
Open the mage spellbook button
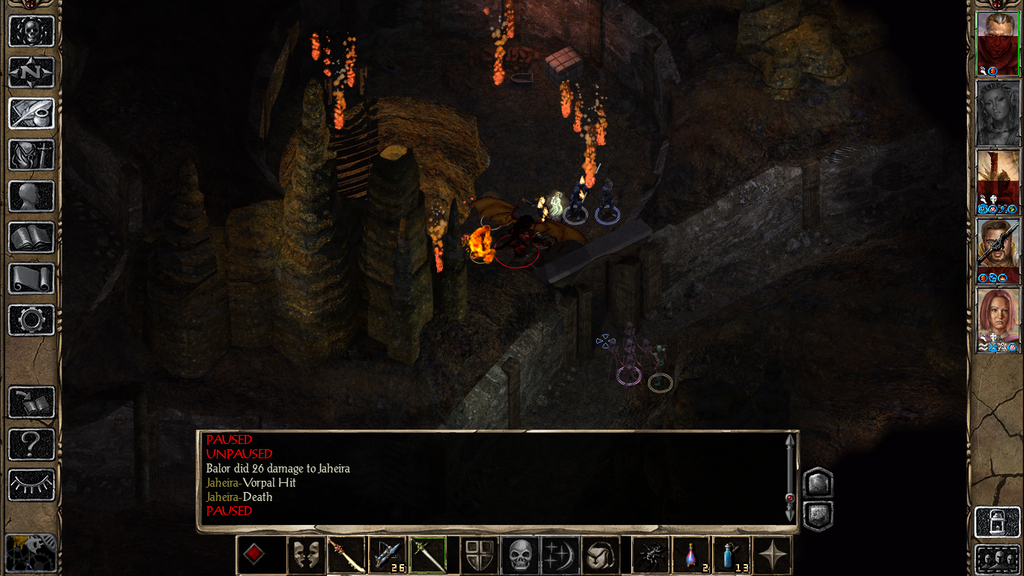click(x=31, y=237)
